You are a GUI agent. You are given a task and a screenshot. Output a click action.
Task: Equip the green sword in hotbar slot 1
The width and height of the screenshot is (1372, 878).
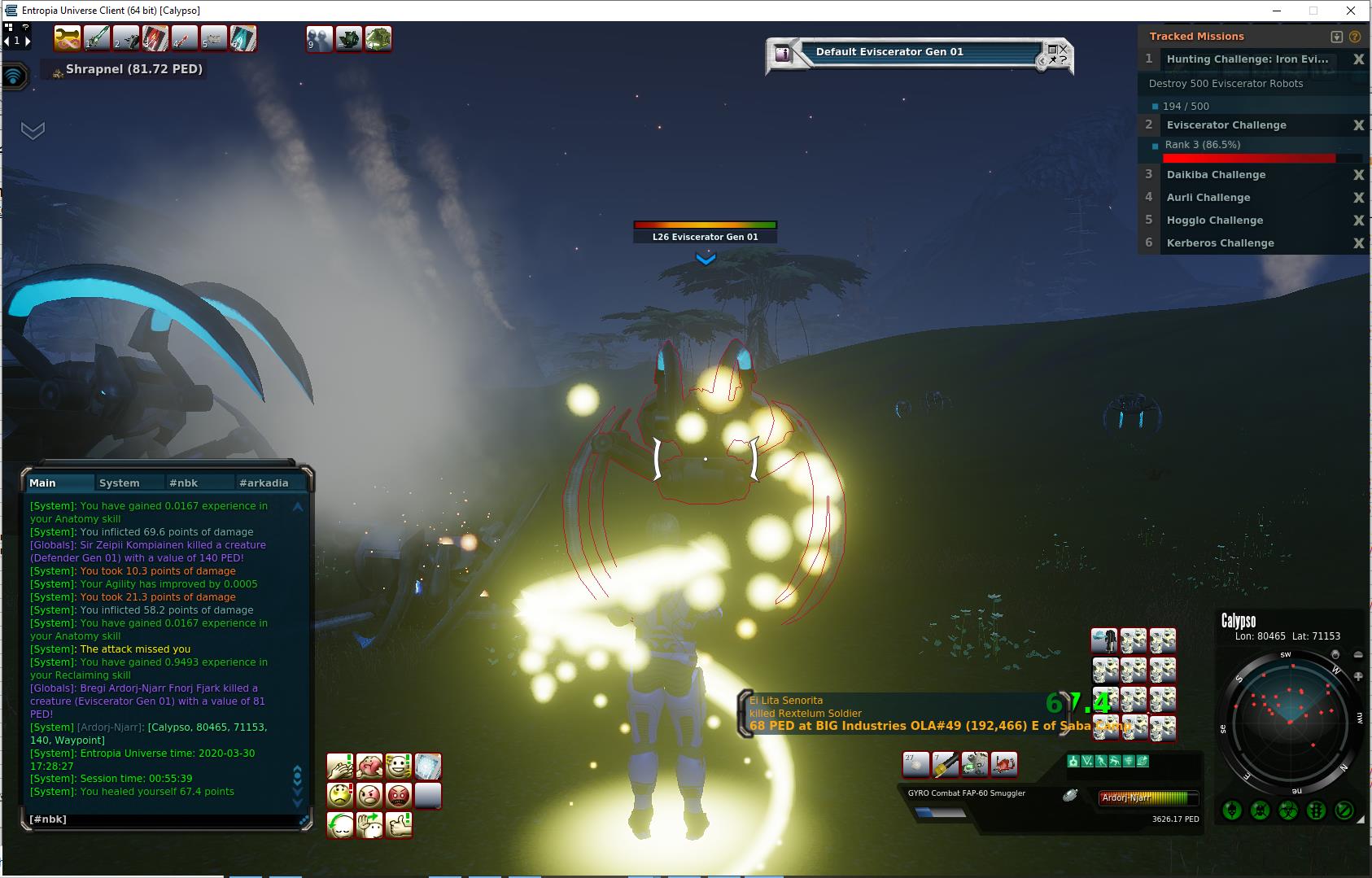coord(97,38)
